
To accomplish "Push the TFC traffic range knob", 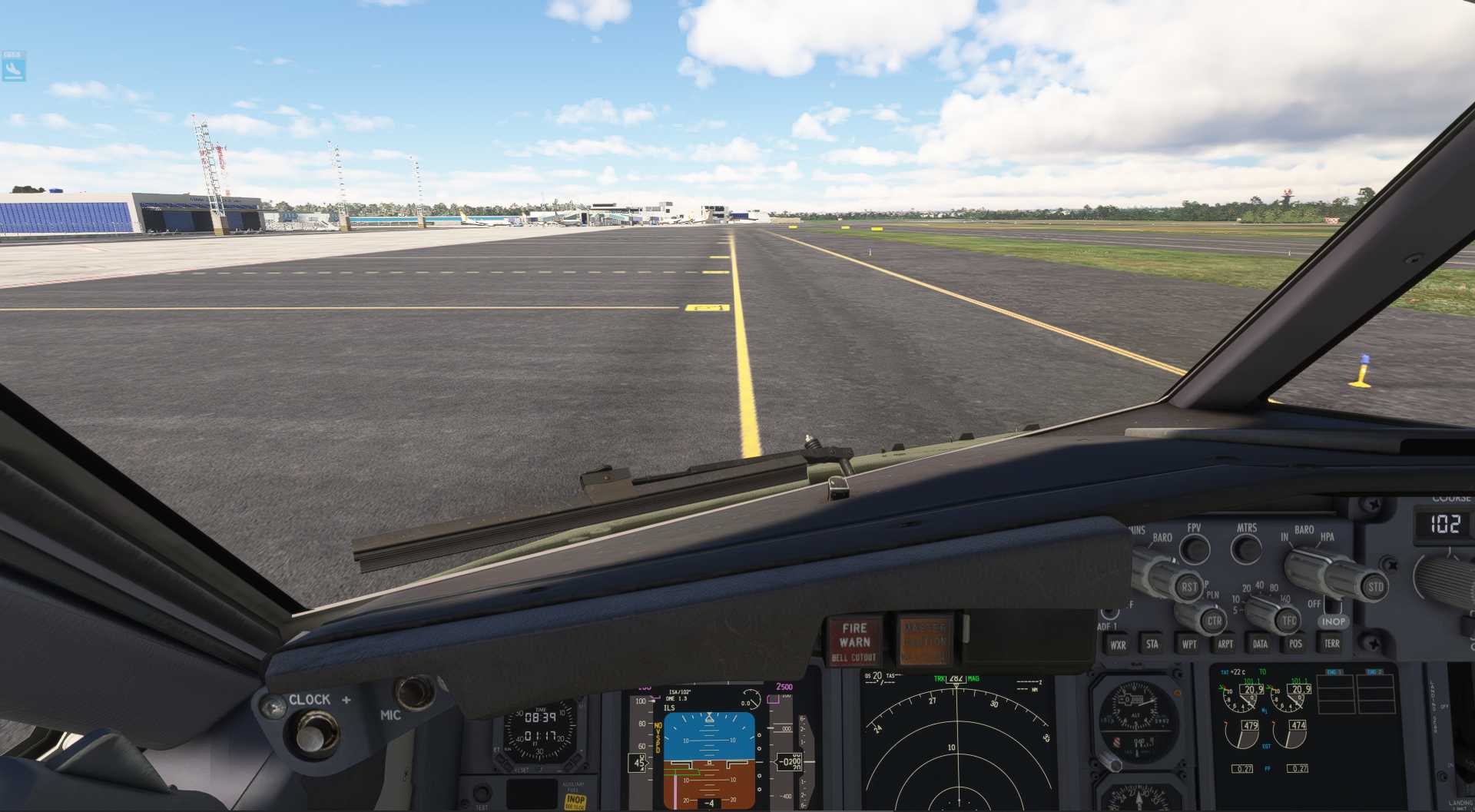I will [1288, 620].
